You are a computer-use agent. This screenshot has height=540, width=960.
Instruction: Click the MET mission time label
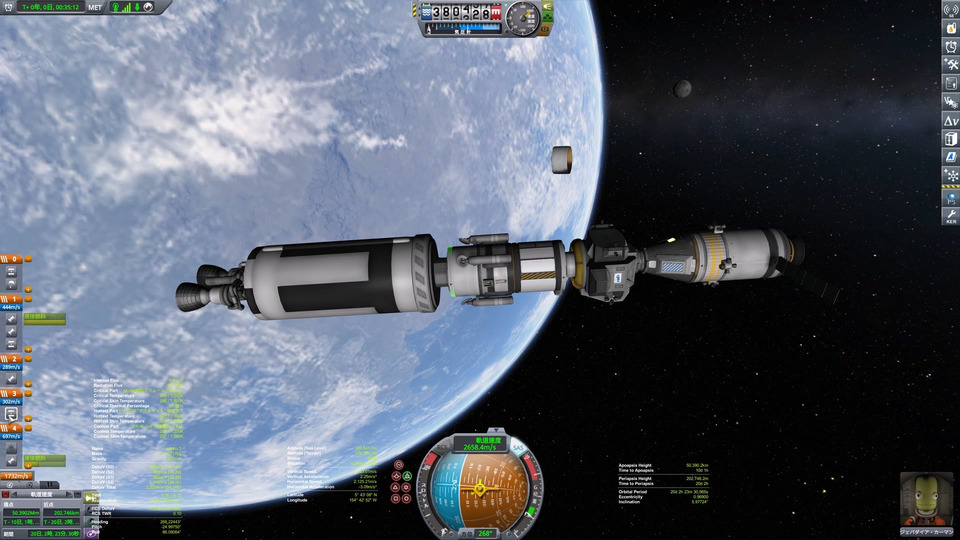pyautogui.click(x=95, y=7)
